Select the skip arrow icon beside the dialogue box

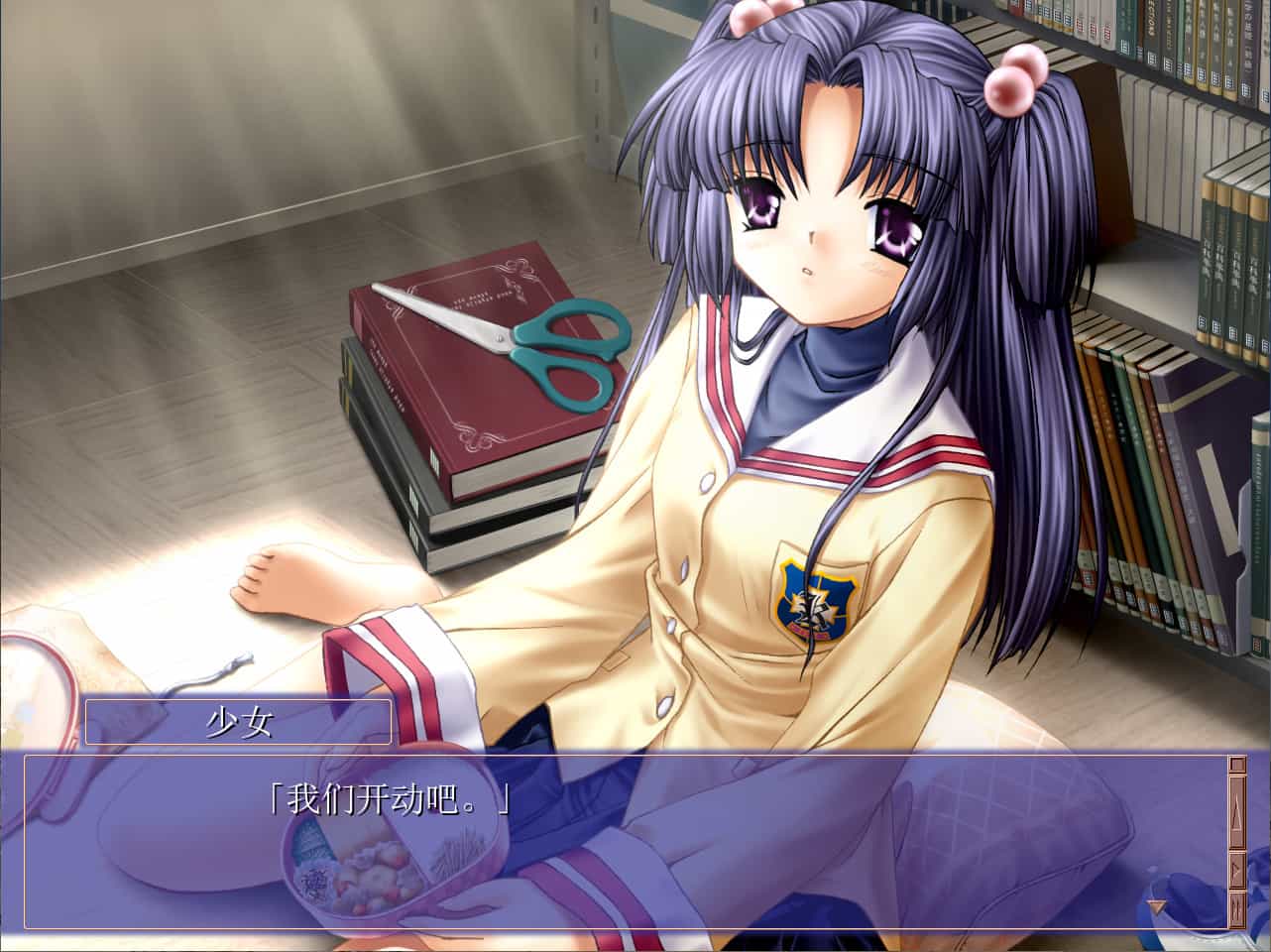(x=1236, y=869)
